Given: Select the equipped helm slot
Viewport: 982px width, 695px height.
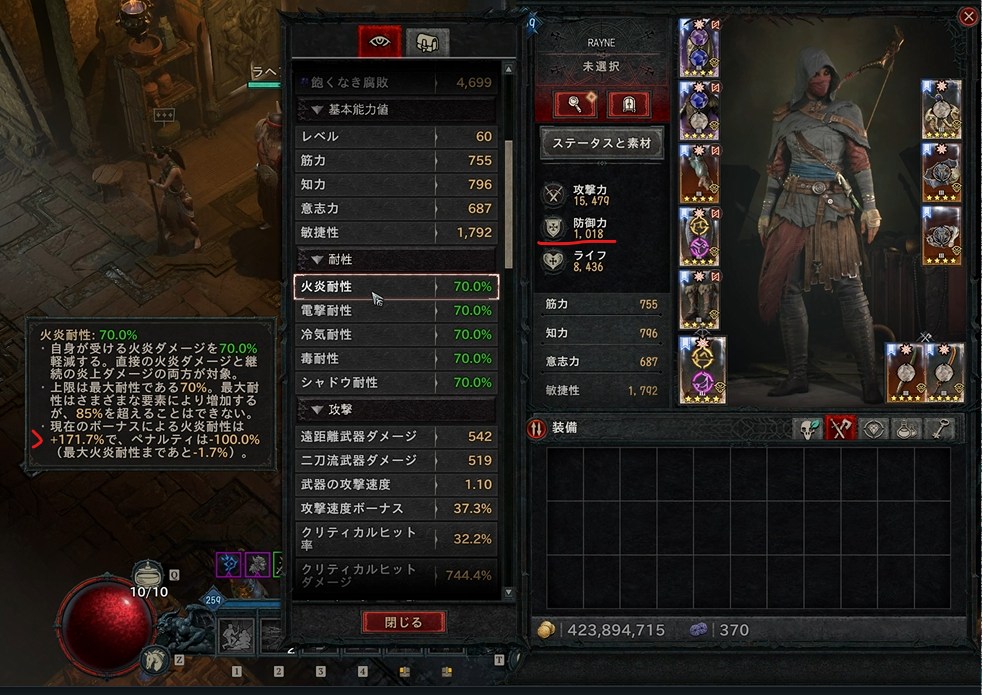Looking at the screenshot, I should [x=700, y=48].
